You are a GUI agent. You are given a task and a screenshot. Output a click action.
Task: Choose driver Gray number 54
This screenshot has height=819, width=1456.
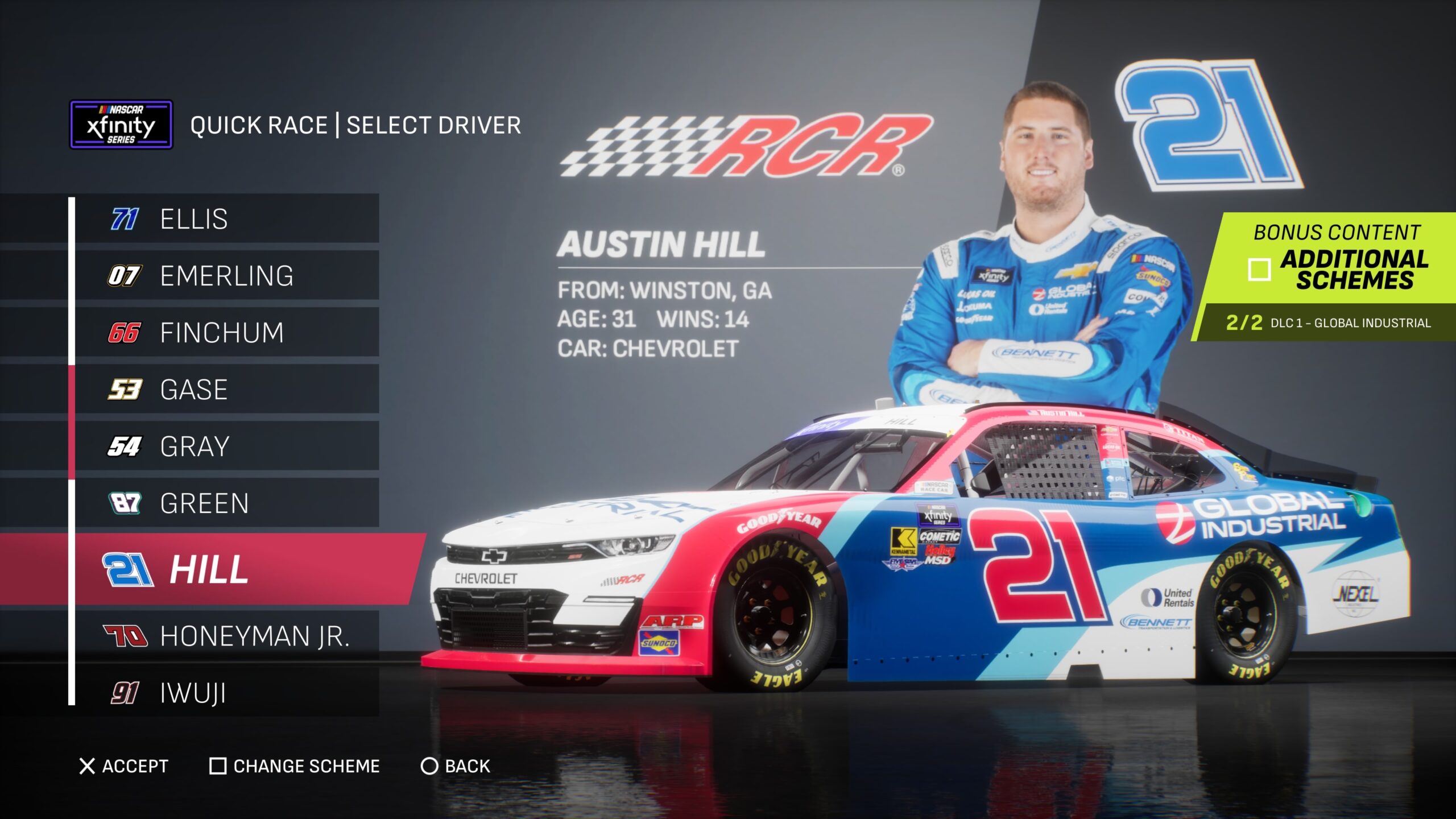pyautogui.click(x=226, y=446)
